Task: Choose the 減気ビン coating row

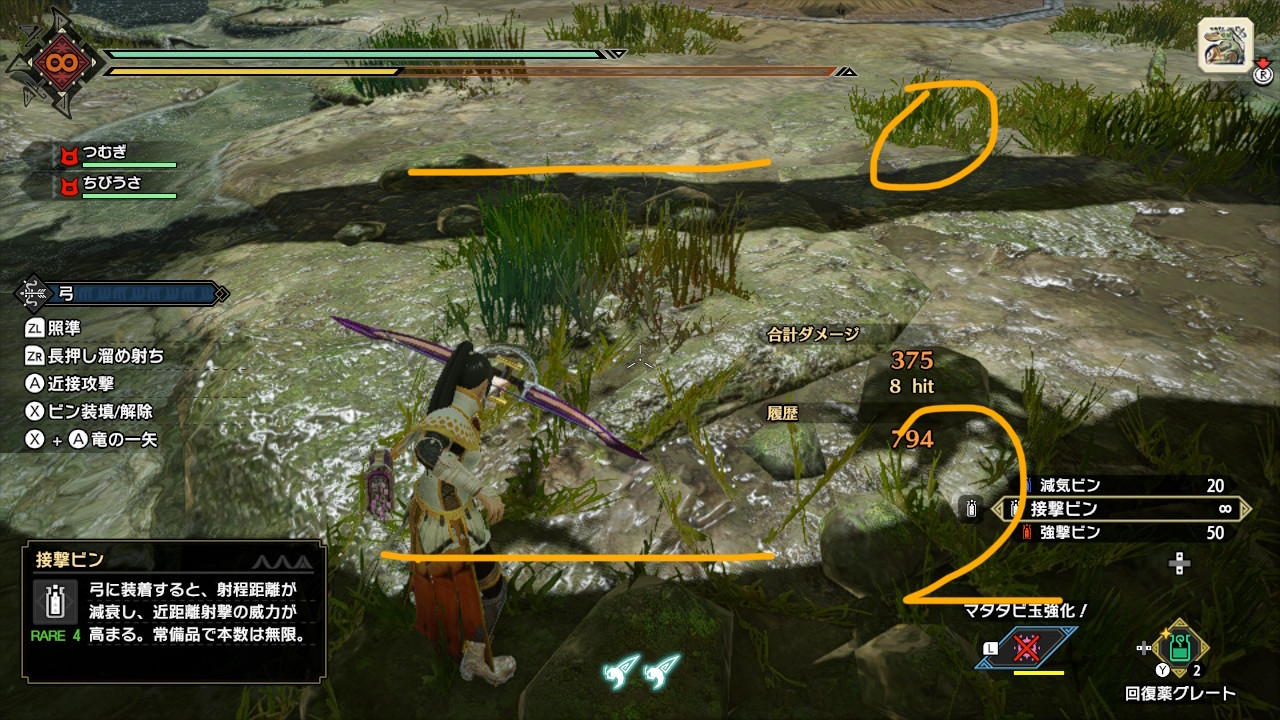Action: 1124,486
